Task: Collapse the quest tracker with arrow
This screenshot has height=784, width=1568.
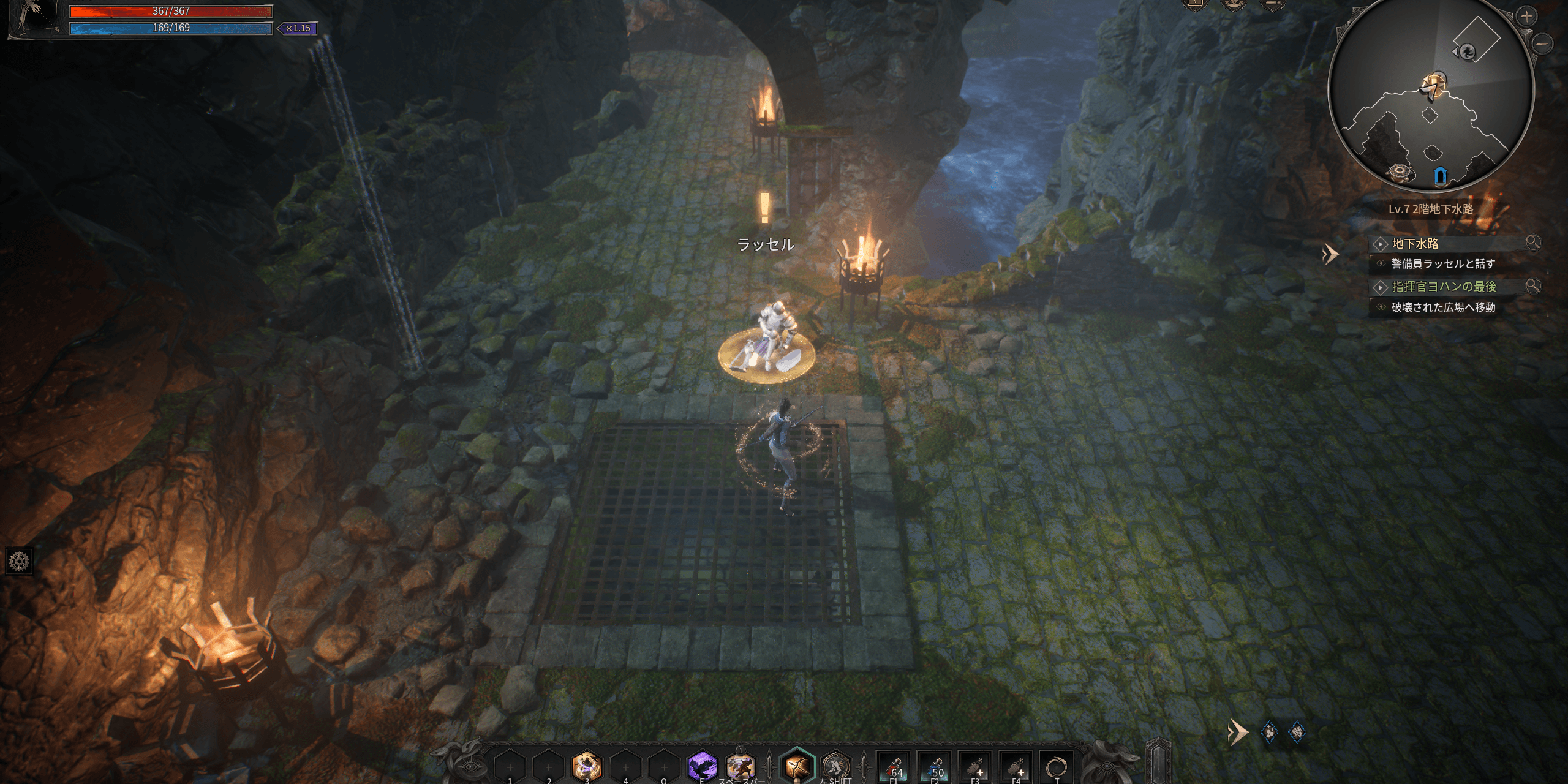Action: click(1330, 254)
